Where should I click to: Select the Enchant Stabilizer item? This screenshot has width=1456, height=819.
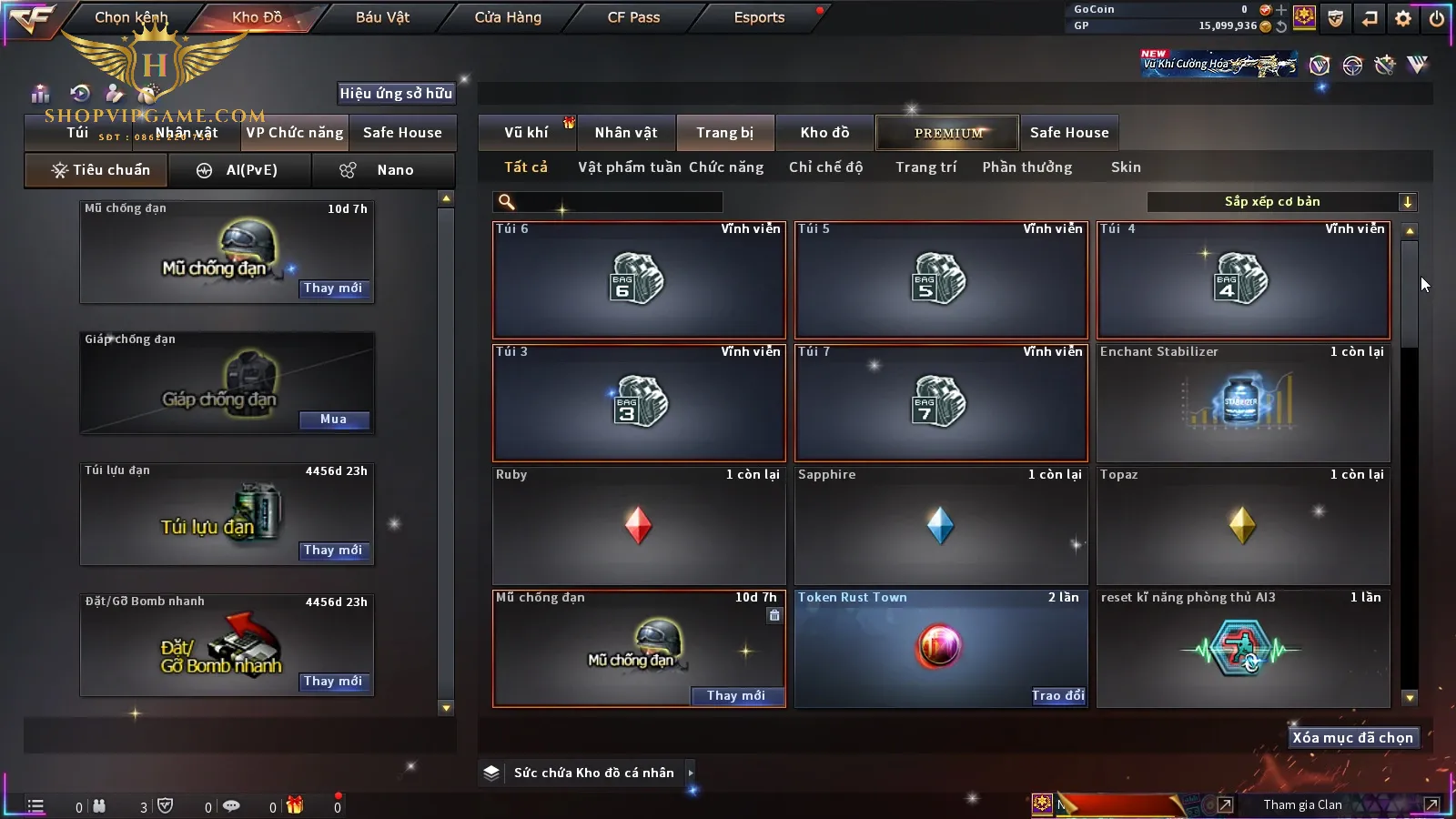[1243, 402]
